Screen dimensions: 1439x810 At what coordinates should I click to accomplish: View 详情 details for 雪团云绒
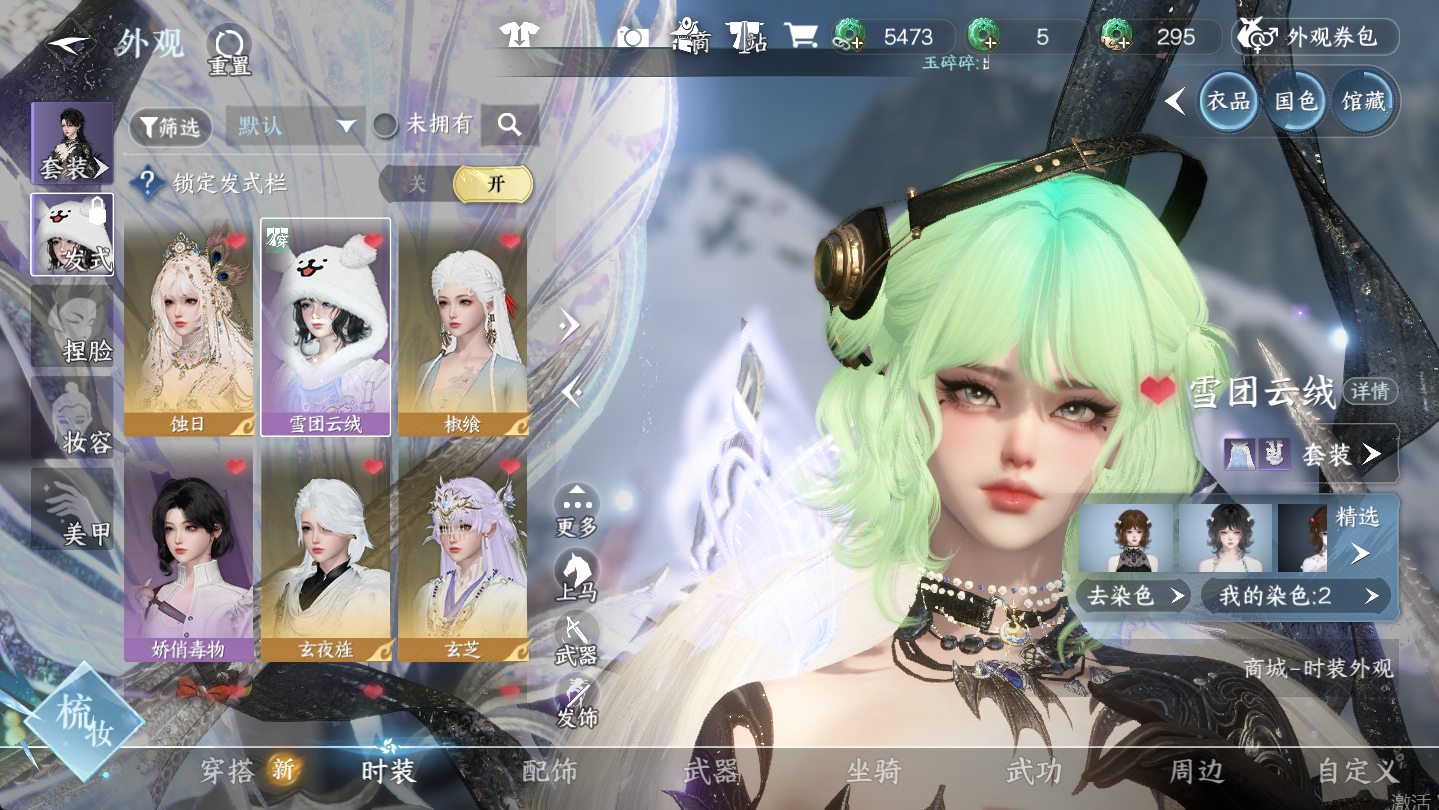tap(1370, 391)
